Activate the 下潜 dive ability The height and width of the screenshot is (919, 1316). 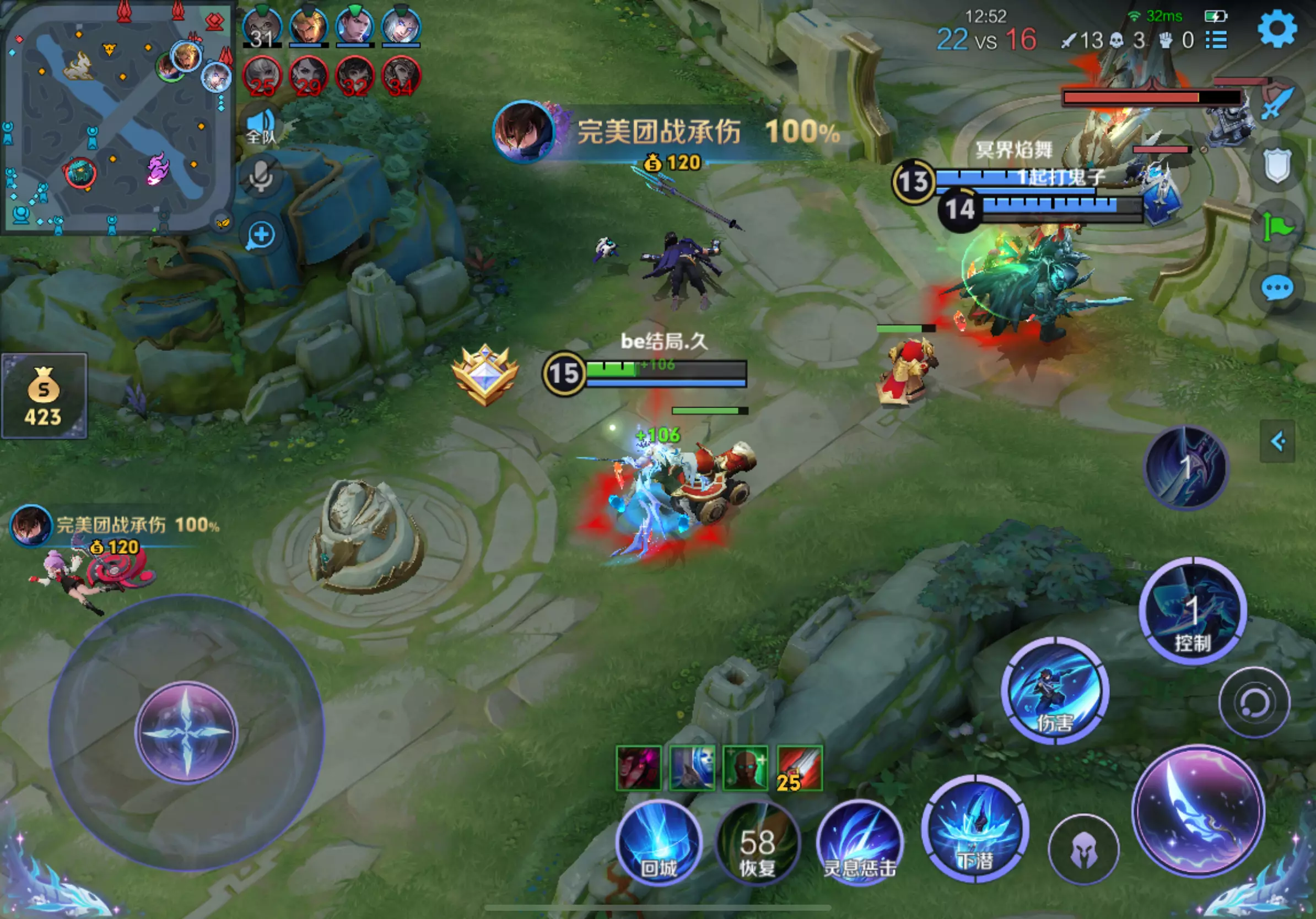click(x=975, y=829)
